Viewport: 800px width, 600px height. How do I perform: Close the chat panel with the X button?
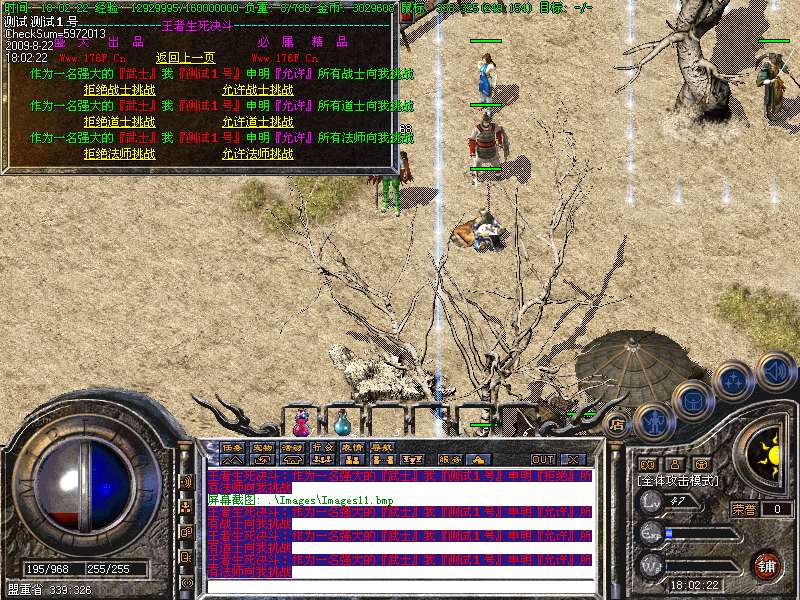pyautogui.click(x=573, y=459)
